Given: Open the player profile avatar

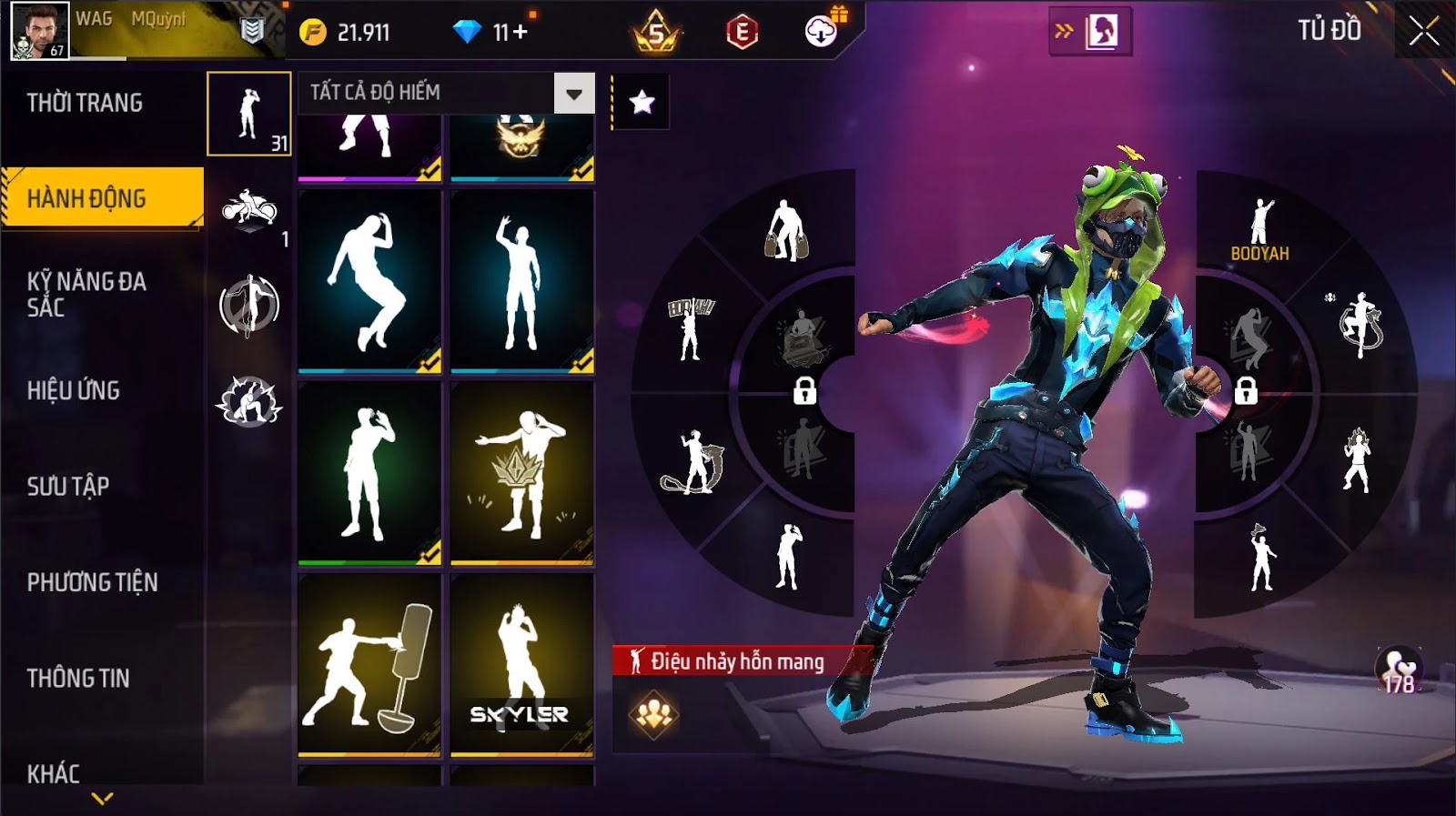Looking at the screenshot, I should coord(39,30).
